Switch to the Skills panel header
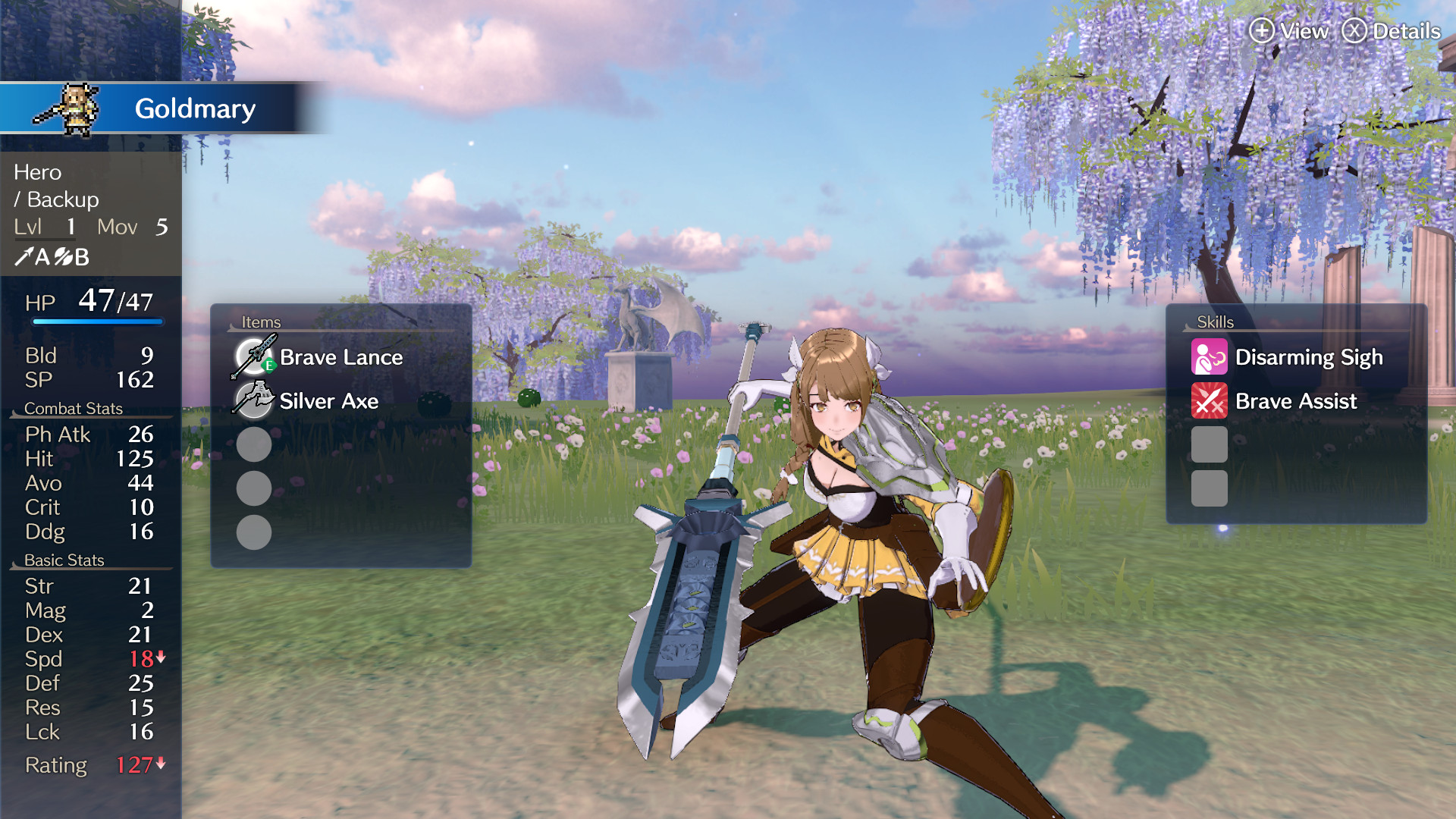 tap(1216, 322)
